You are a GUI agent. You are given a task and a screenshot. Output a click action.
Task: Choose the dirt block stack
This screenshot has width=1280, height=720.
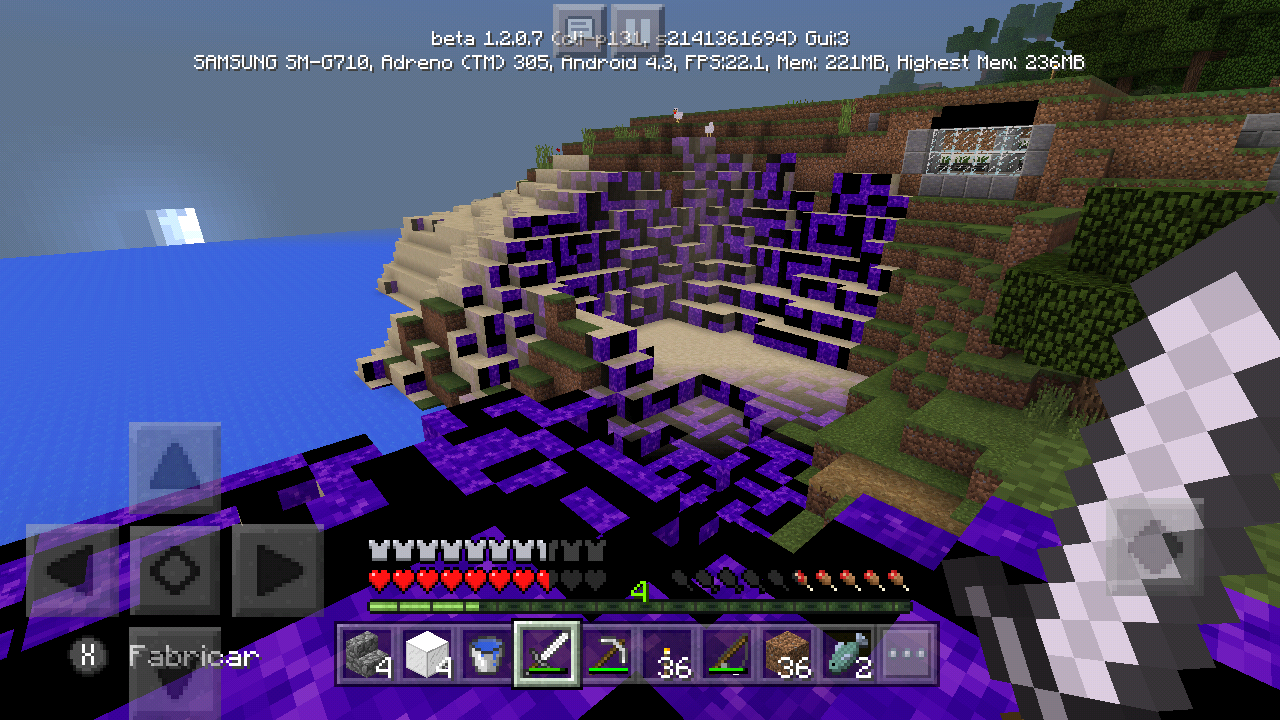(787, 656)
